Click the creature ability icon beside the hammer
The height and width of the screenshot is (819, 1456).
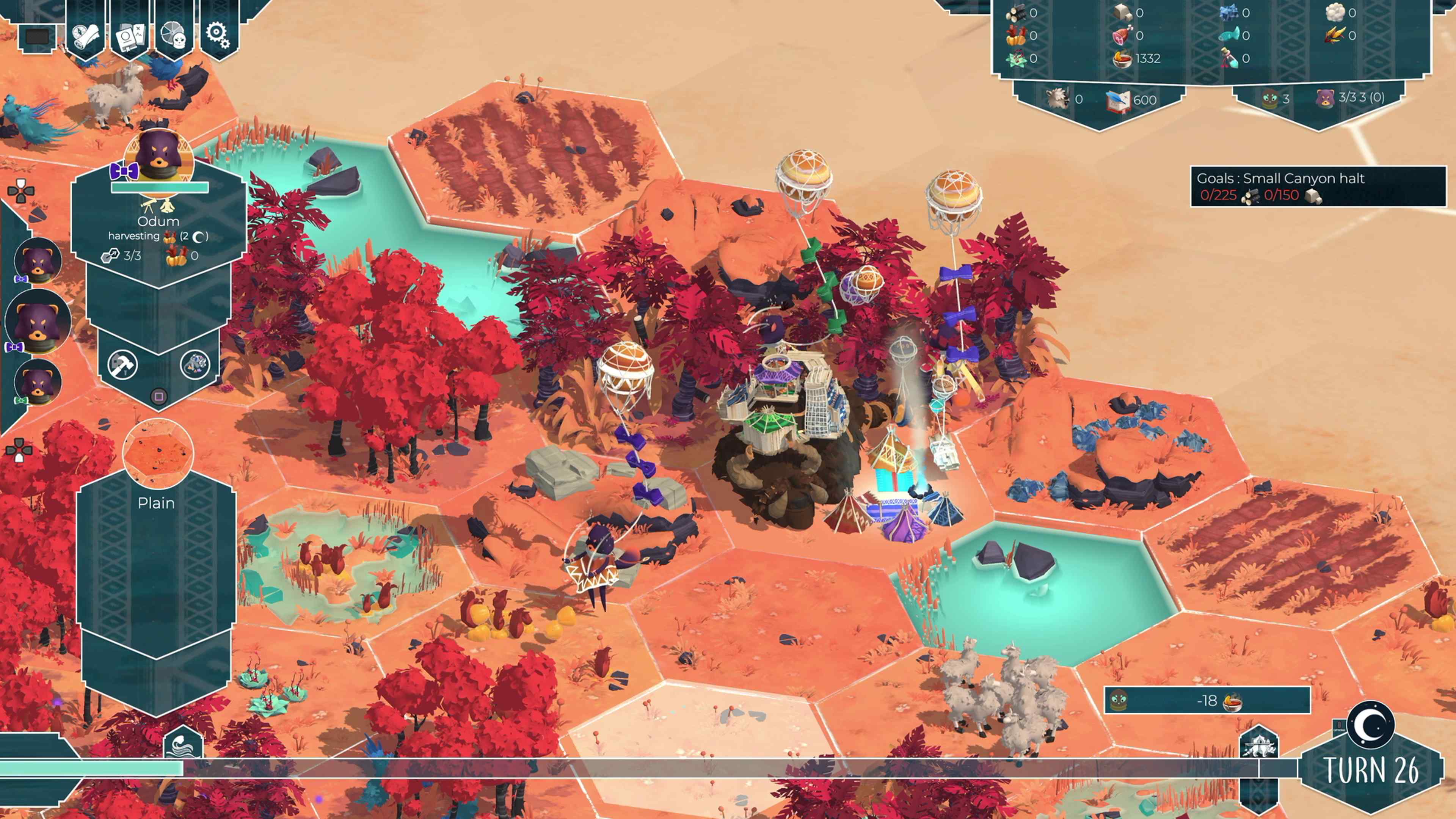196,364
